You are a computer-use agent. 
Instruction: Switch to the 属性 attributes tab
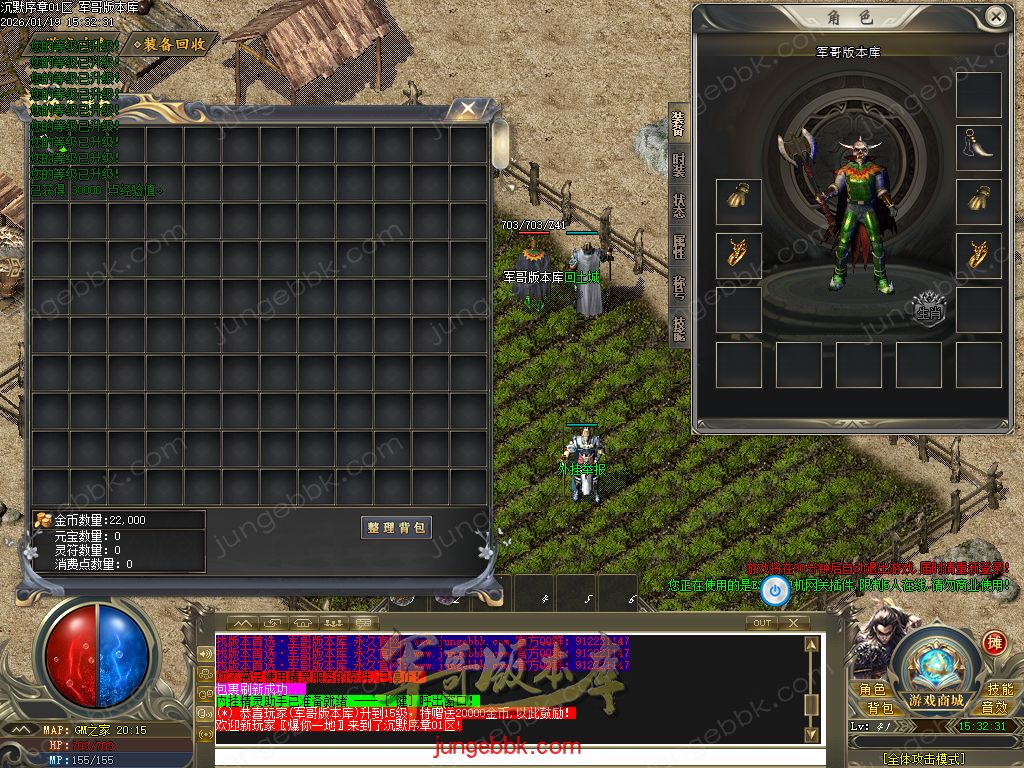(679, 248)
